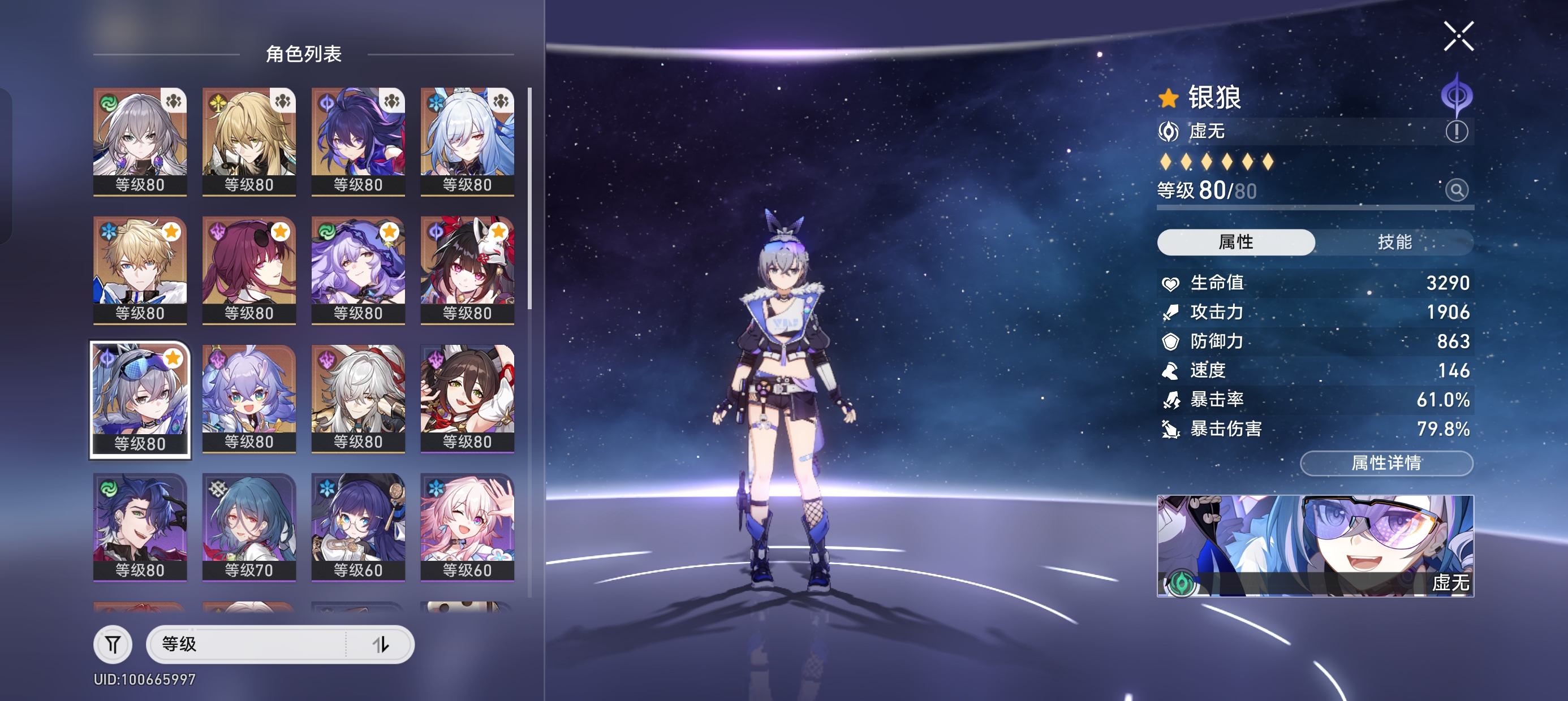Toggle the sort order arrows
1568x701 pixels.
(x=381, y=644)
